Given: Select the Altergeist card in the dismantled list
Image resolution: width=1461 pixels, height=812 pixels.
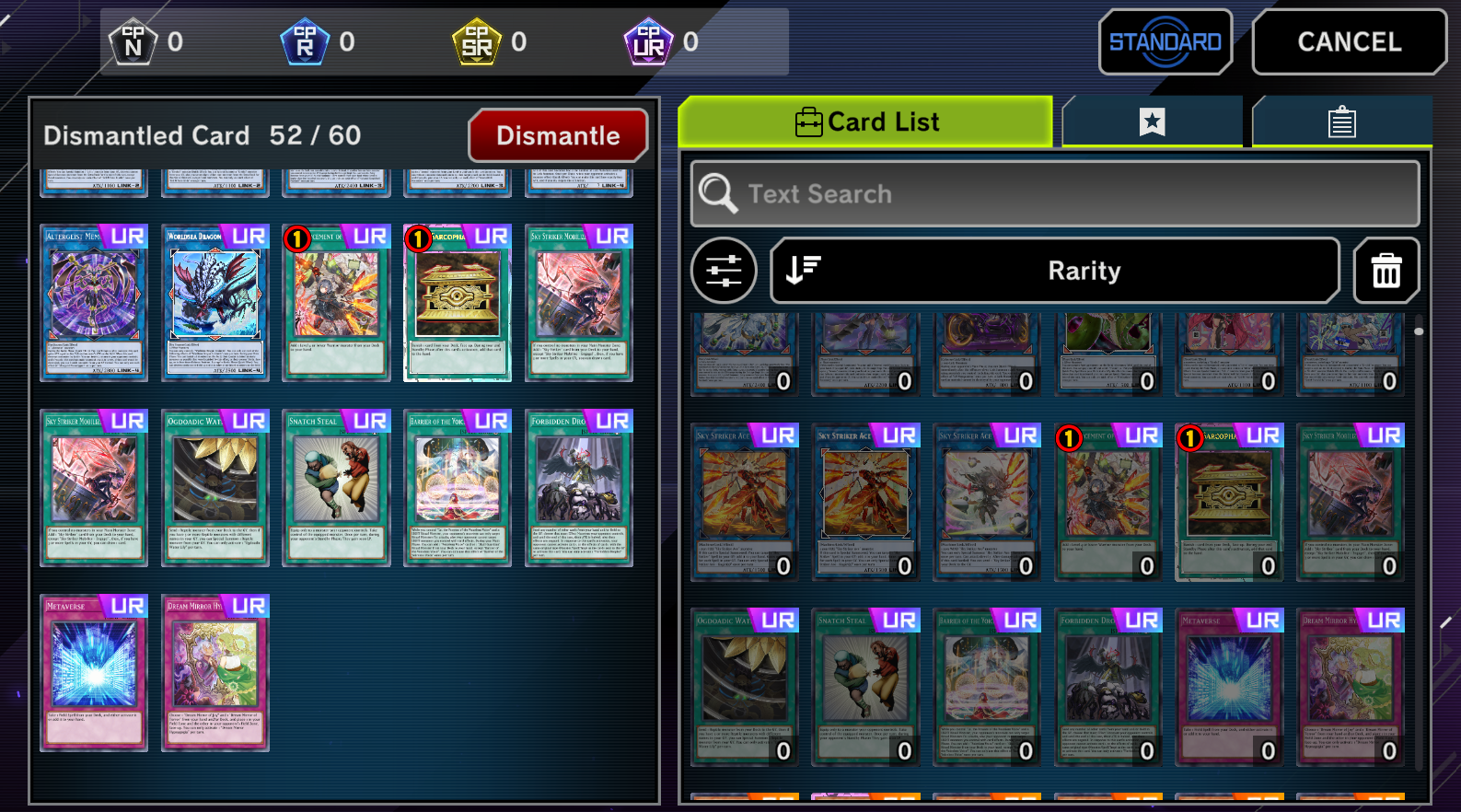Looking at the screenshot, I should tap(94, 303).
